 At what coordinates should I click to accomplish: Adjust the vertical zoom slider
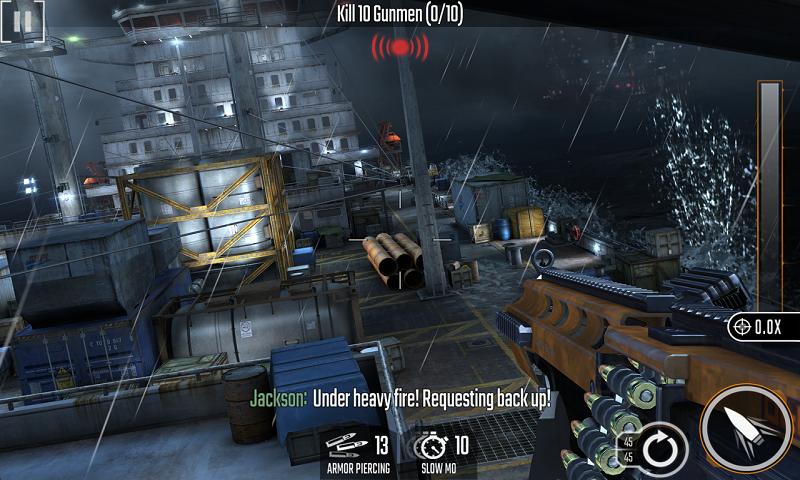(x=769, y=190)
